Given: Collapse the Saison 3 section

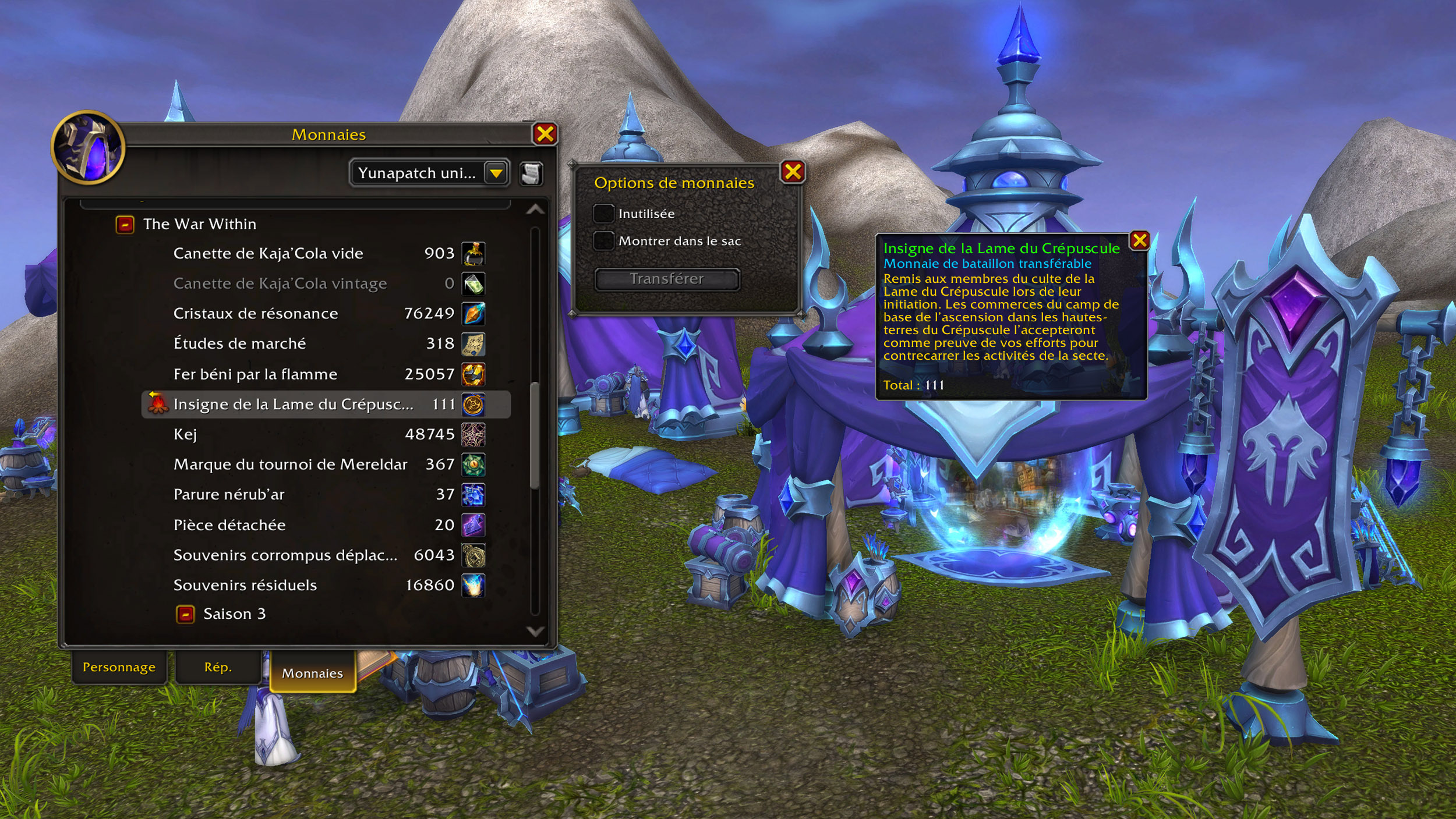Looking at the screenshot, I should click(186, 615).
